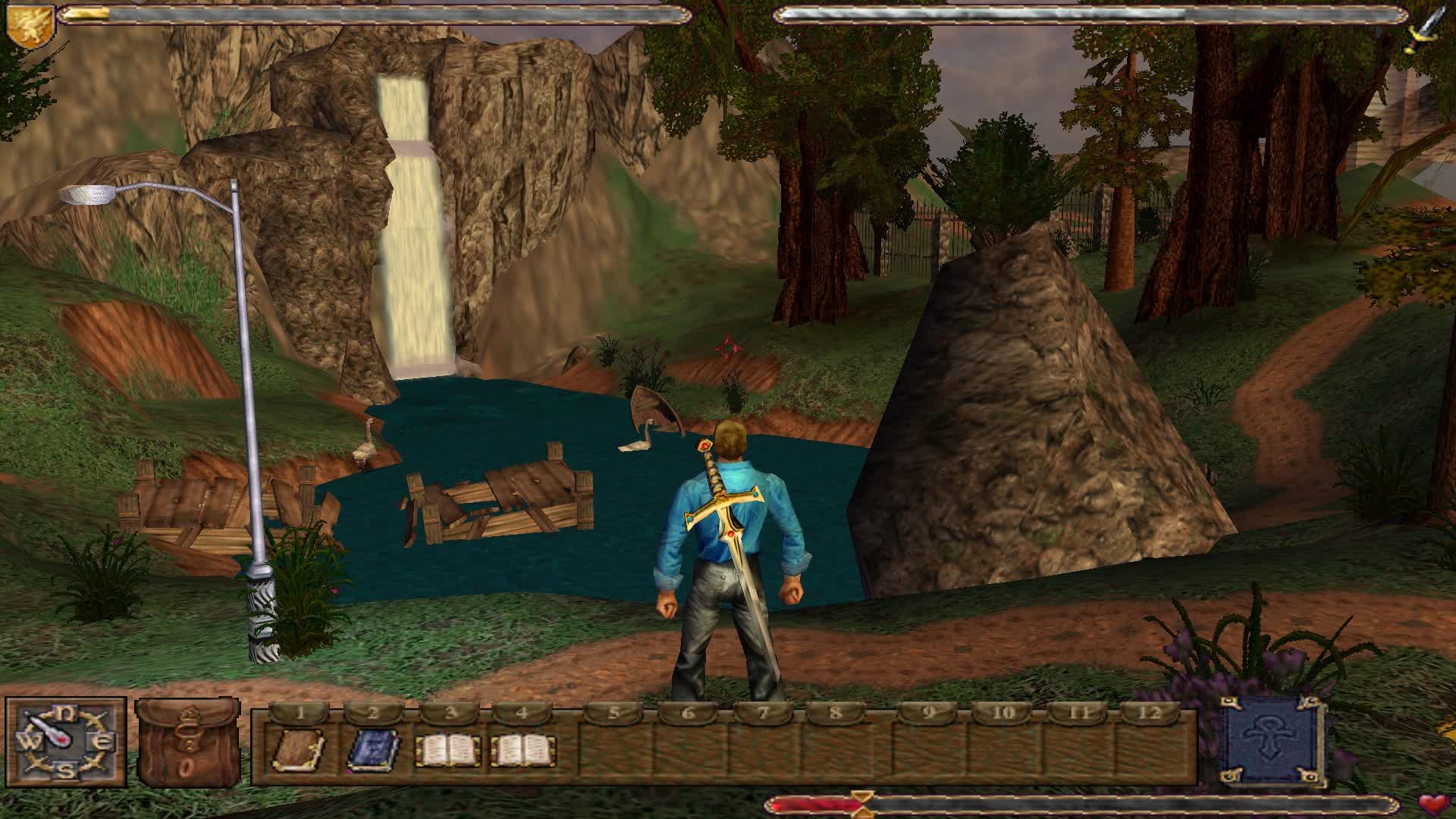Use the open book in slot 3
Image resolution: width=1456 pixels, height=819 pixels.
click(x=449, y=750)
